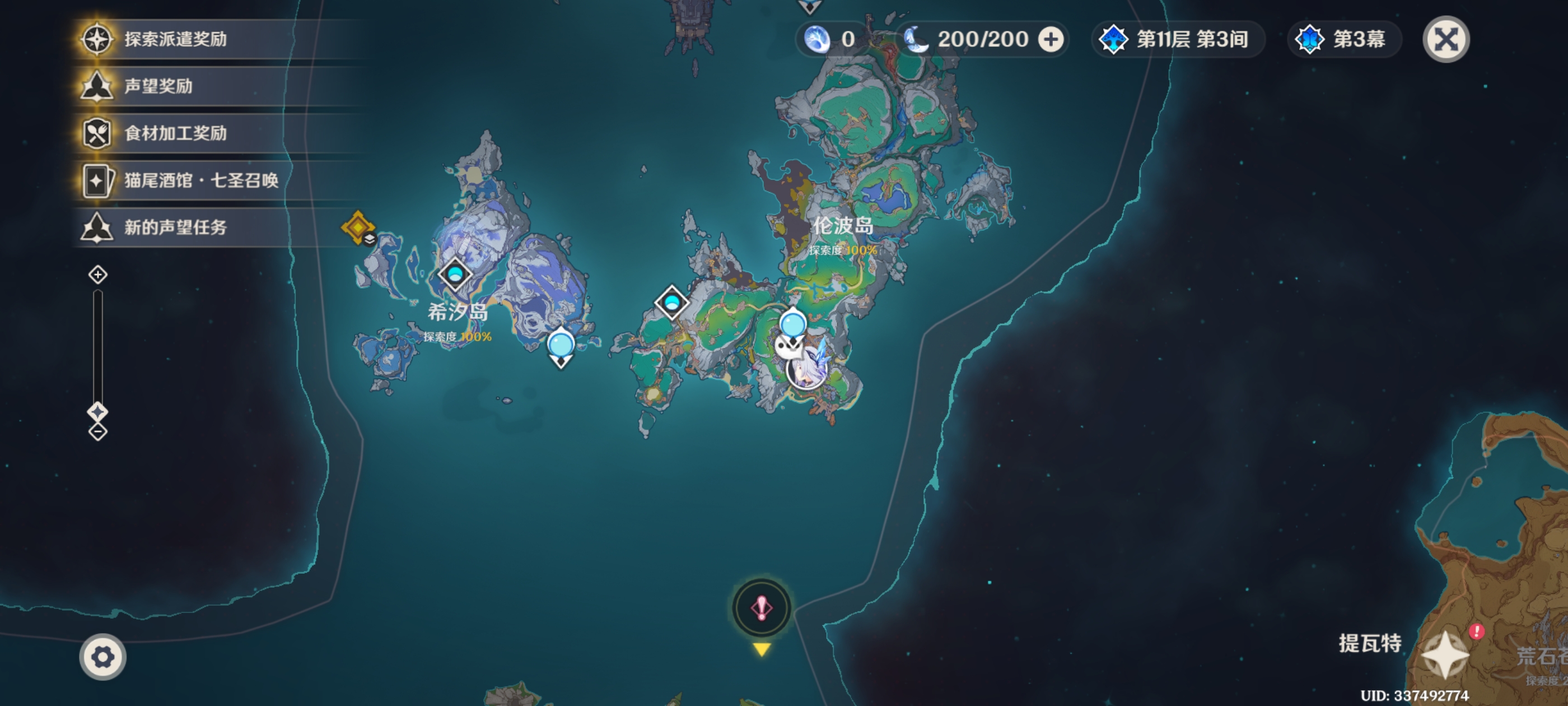The width and height of the screenshot is (1568, 706).
Task: Open the 新的声望任务 reputation quest entry
Action: point(175,227)
